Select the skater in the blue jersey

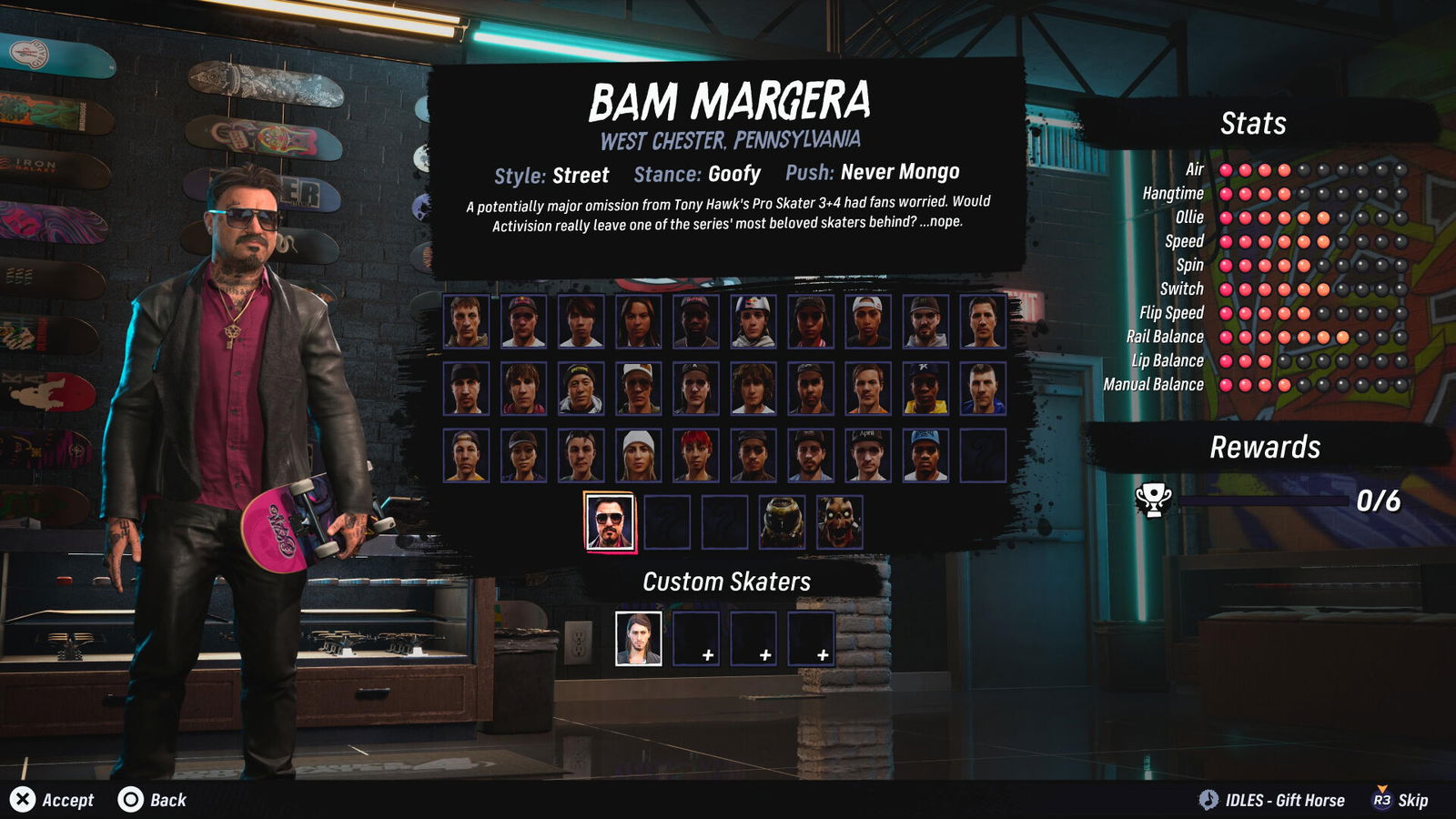pyautogui.click(x=982, y=388)
